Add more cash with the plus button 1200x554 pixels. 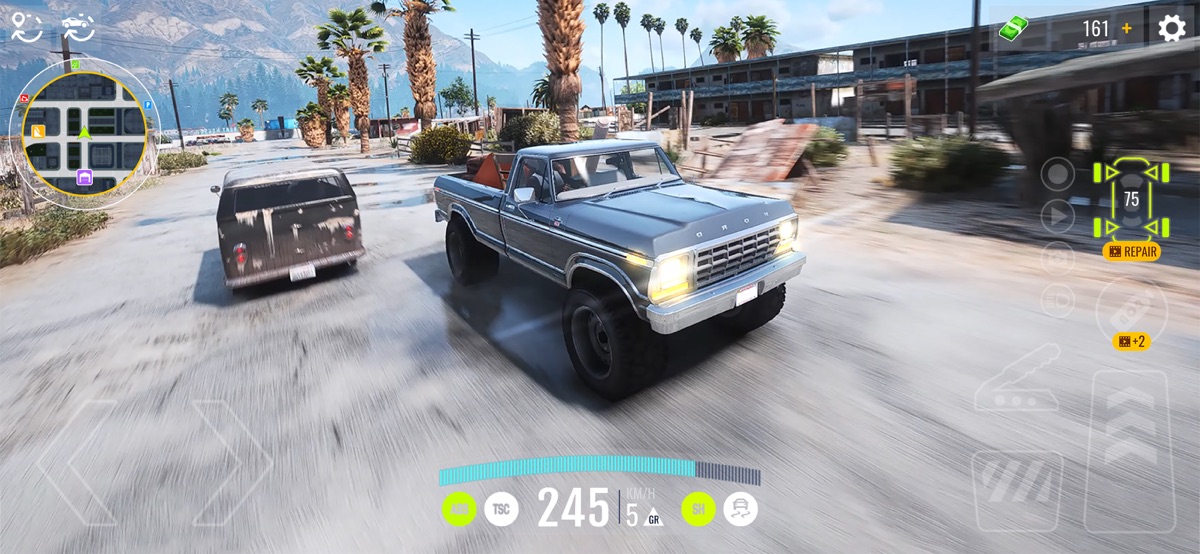point(1127,29)
